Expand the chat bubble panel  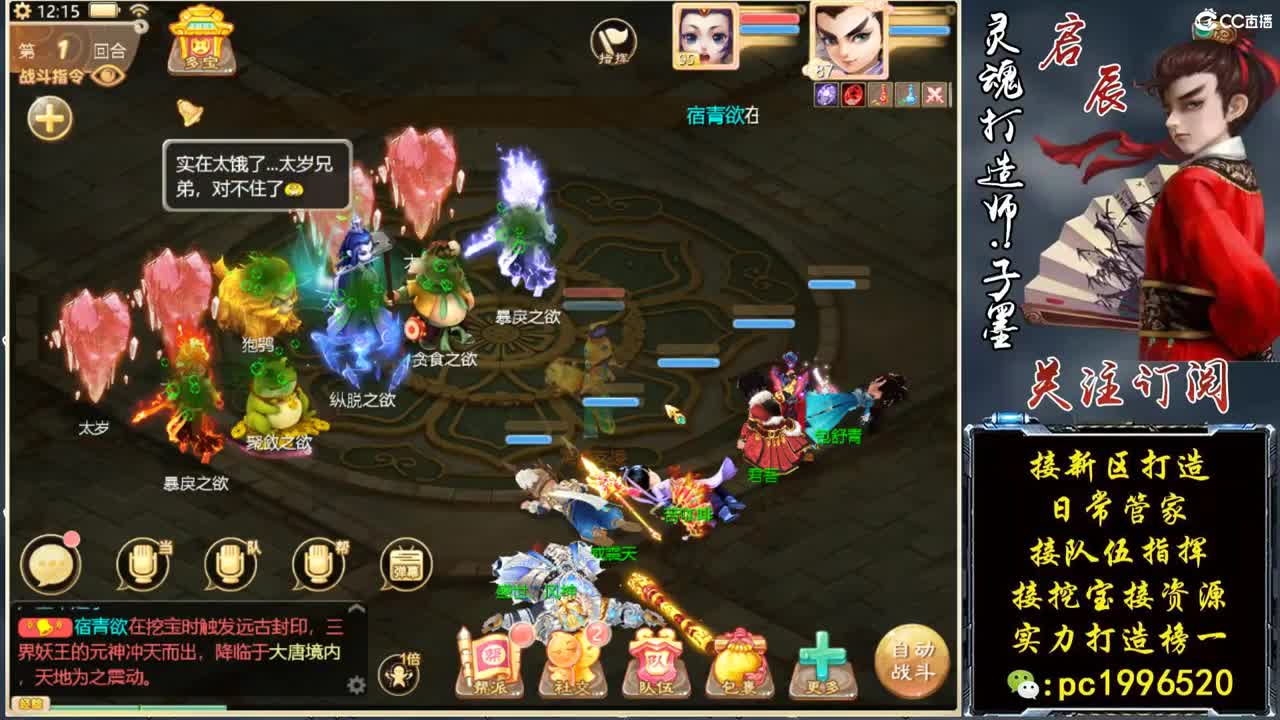(50, 567)
